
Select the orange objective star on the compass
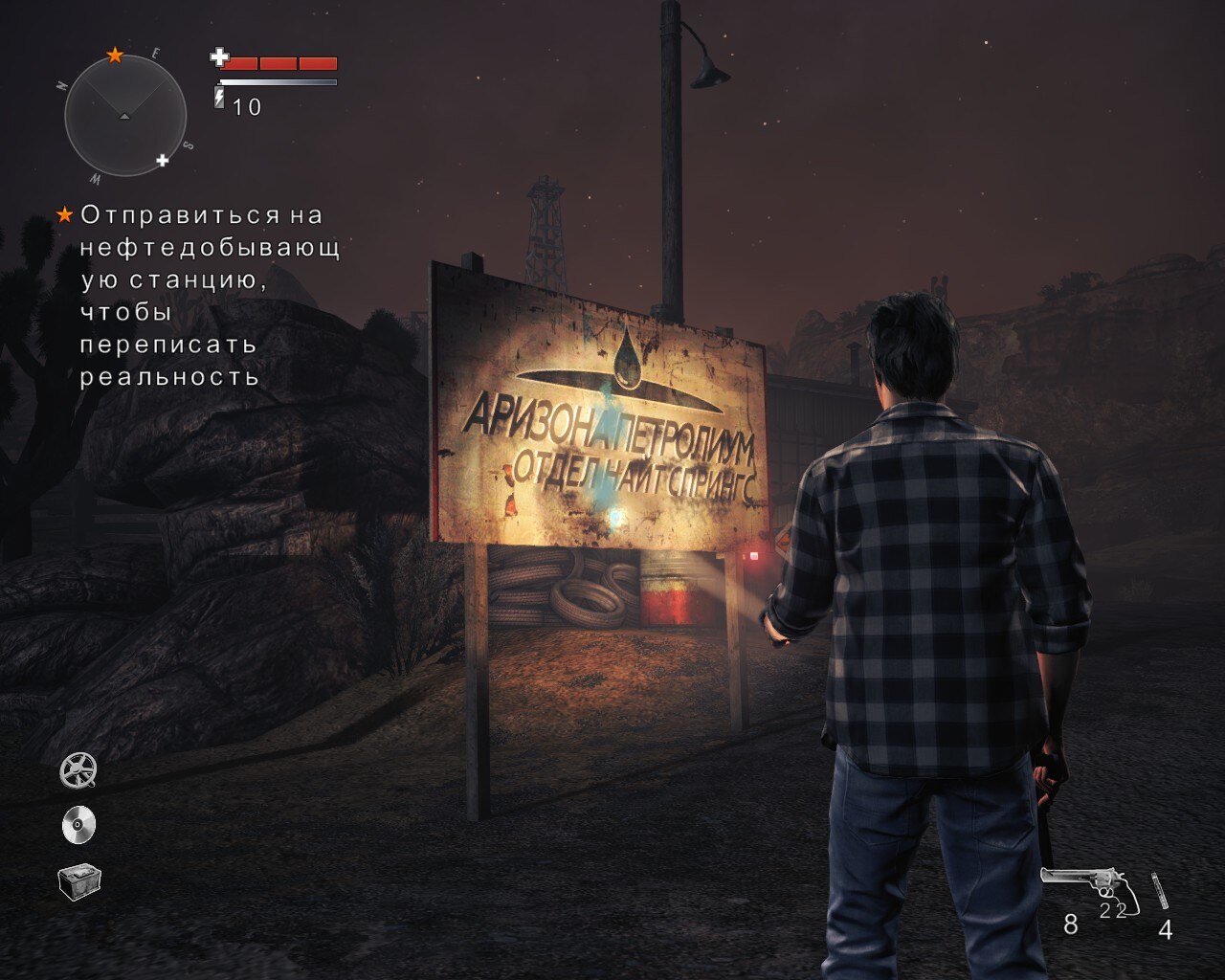(115, 56)
